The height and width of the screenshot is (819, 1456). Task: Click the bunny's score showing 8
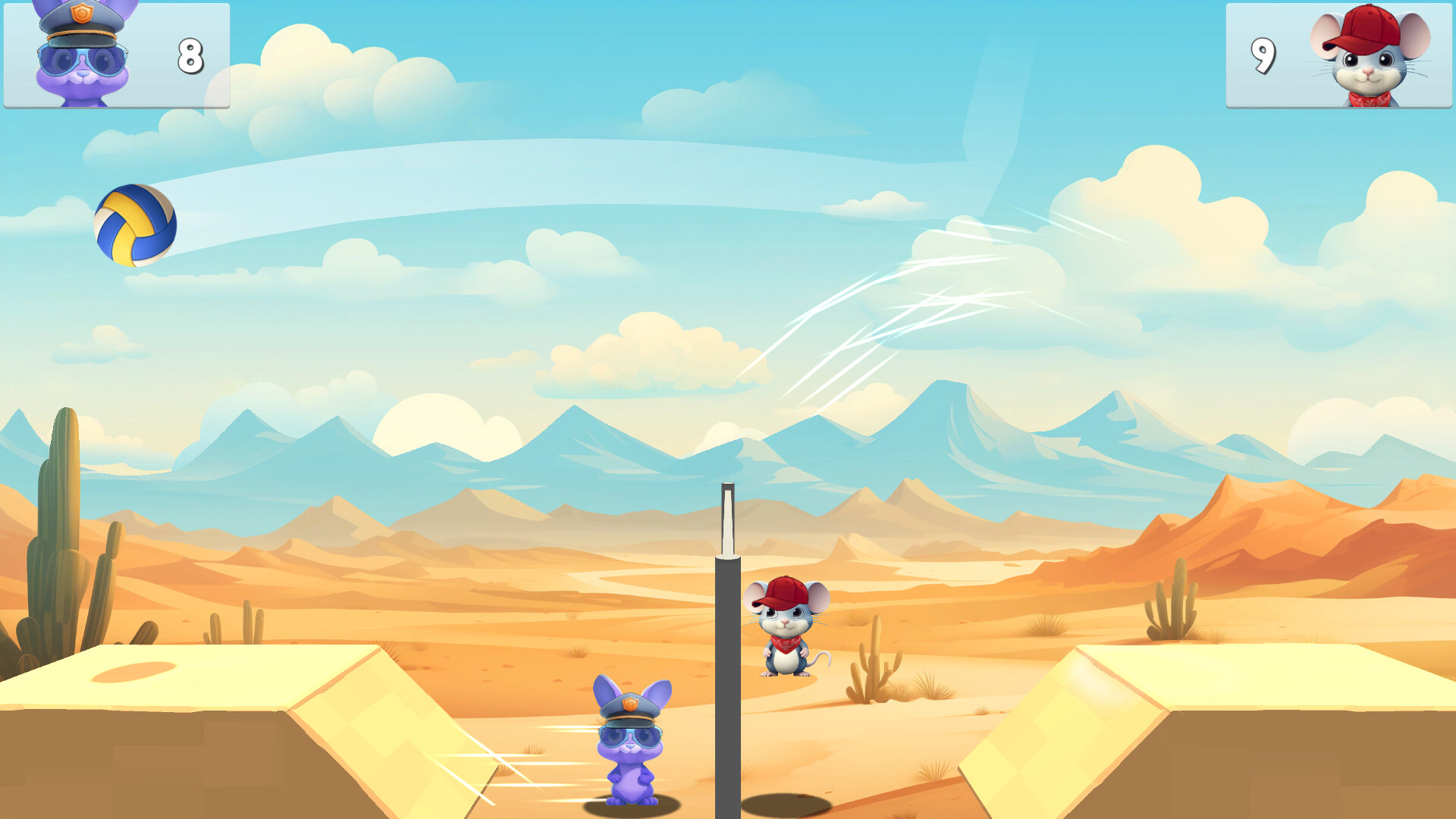(x=190, y=57)
